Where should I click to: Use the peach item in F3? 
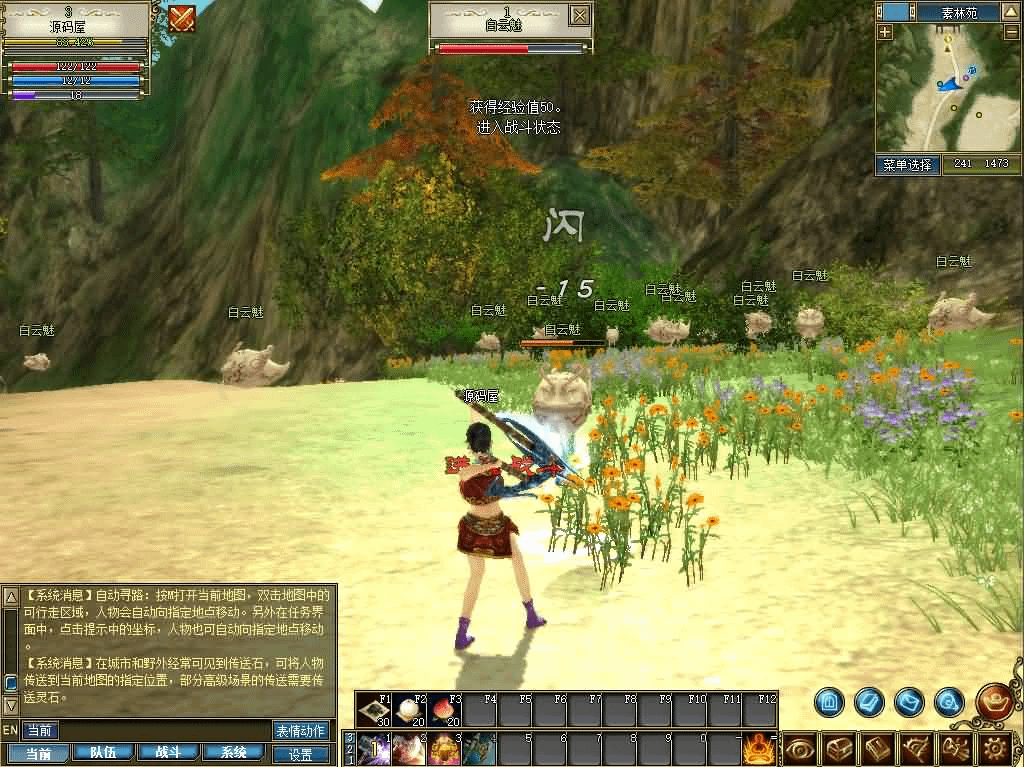point(443,710)
